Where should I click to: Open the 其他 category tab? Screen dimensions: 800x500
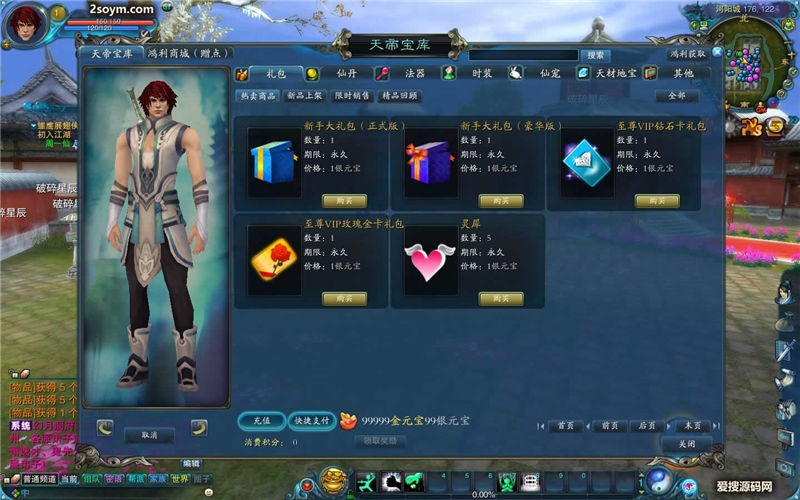682,73
